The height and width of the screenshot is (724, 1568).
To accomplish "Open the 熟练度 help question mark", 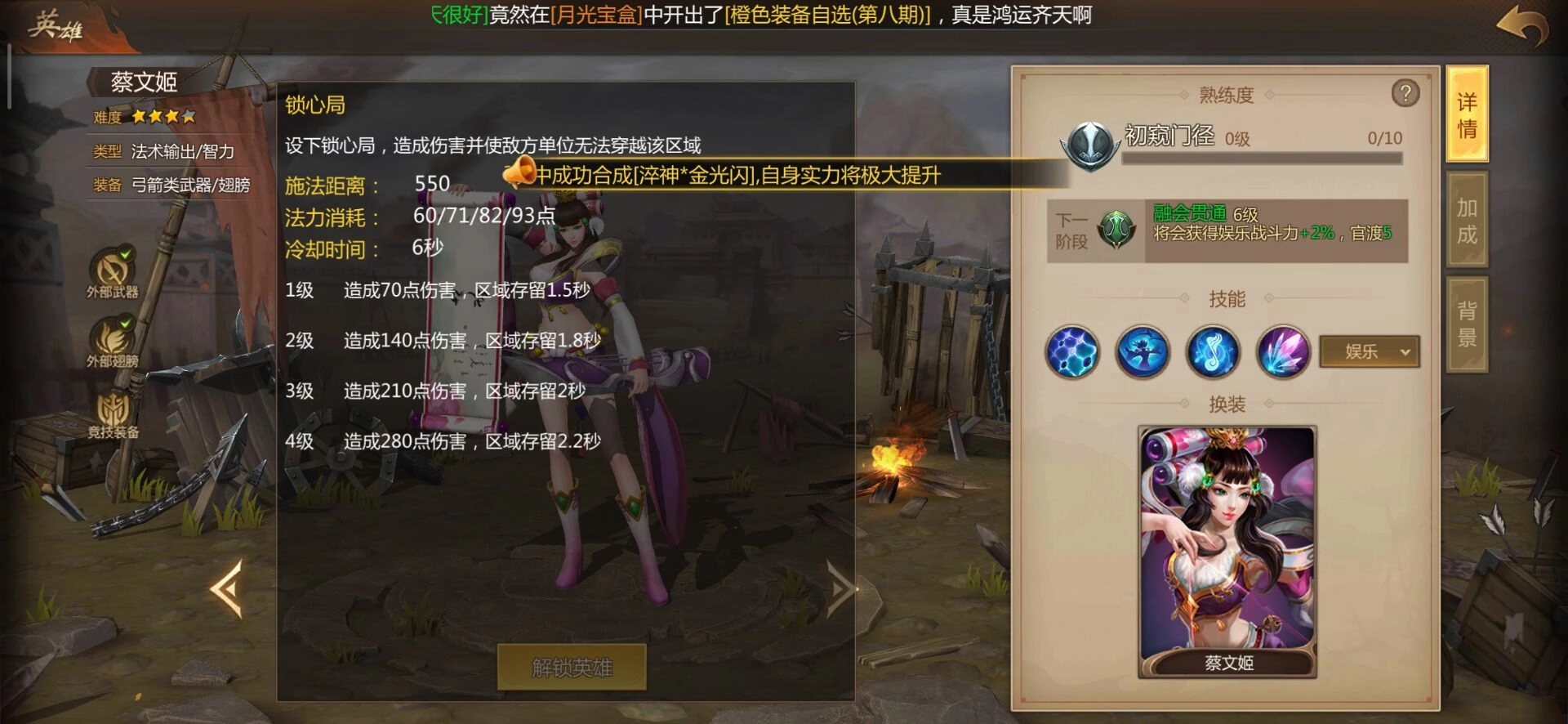I will pyautogui.click(x=1406, y=94).
